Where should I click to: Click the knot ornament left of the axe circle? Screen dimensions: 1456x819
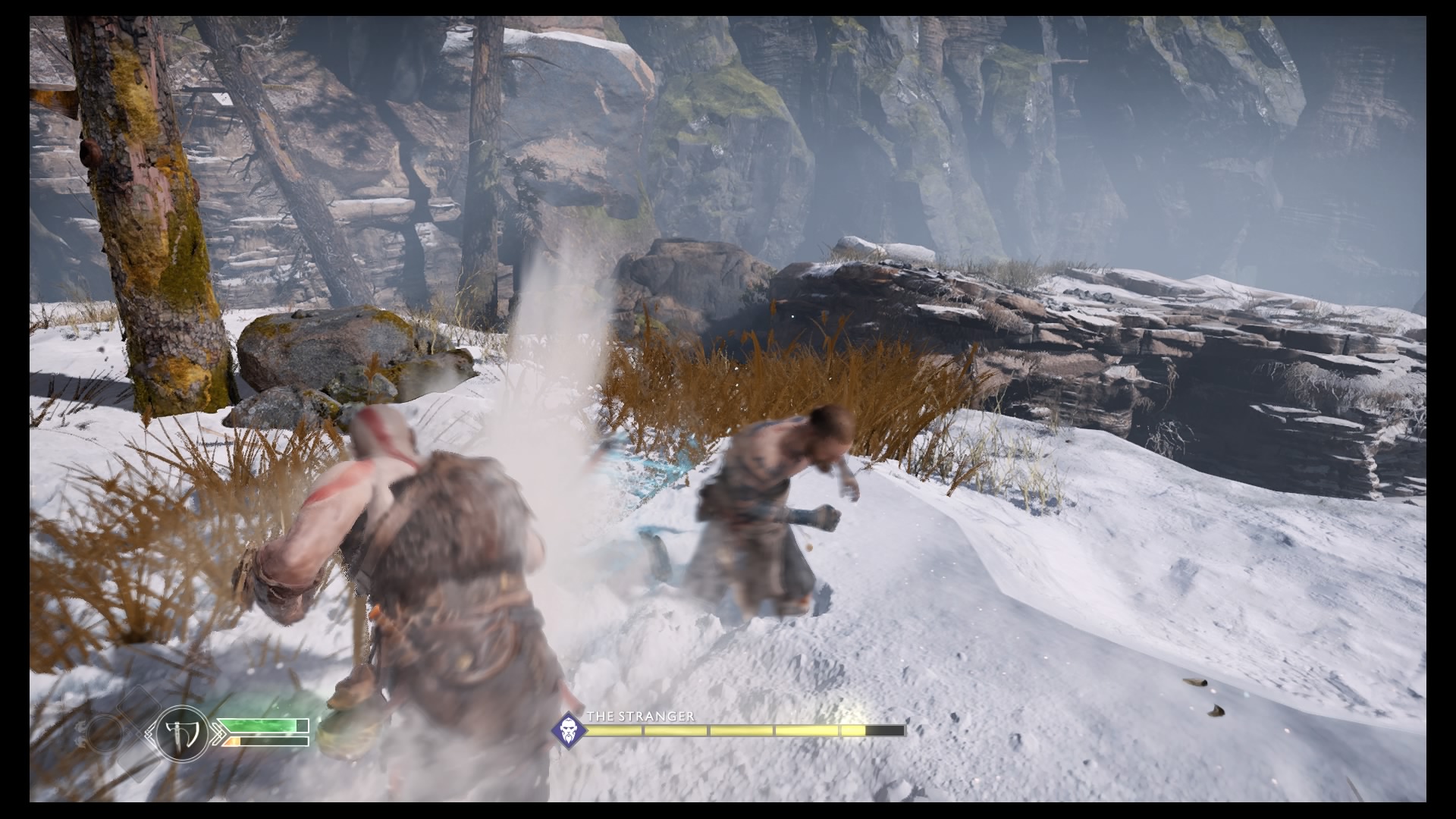coord(149,733)
